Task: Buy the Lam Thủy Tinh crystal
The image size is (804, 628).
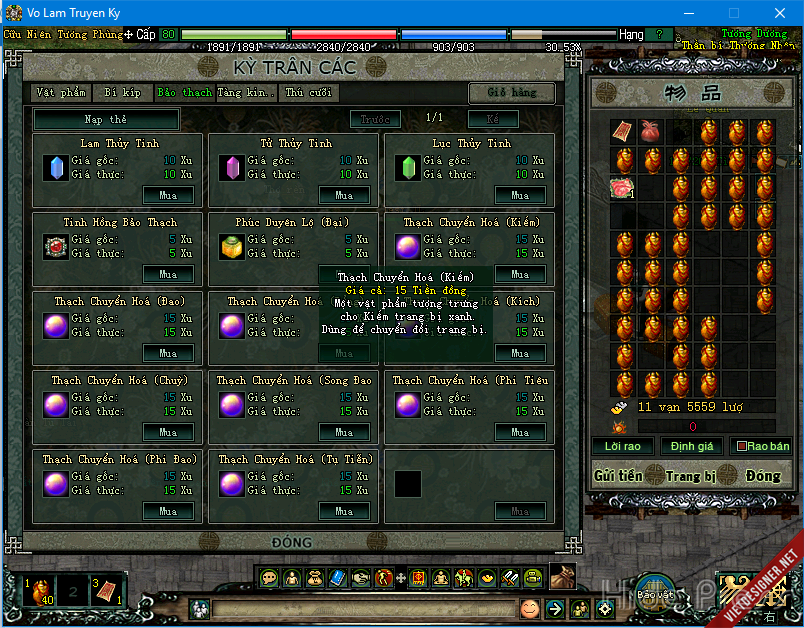Action: tap(168, 195)
